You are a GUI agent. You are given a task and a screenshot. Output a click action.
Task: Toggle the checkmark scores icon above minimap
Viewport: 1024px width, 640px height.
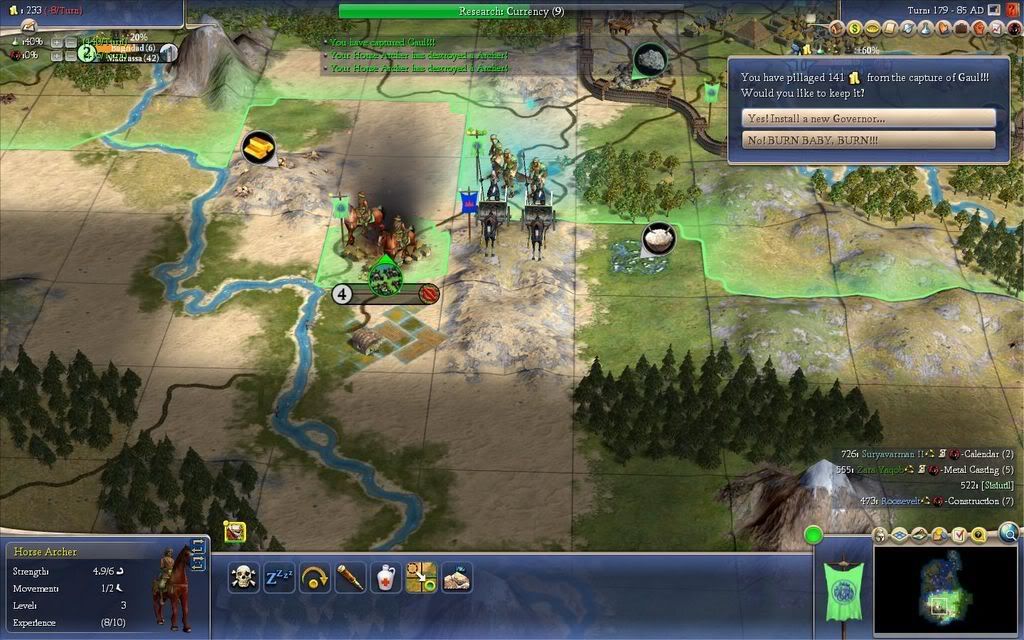click(961, 535)
